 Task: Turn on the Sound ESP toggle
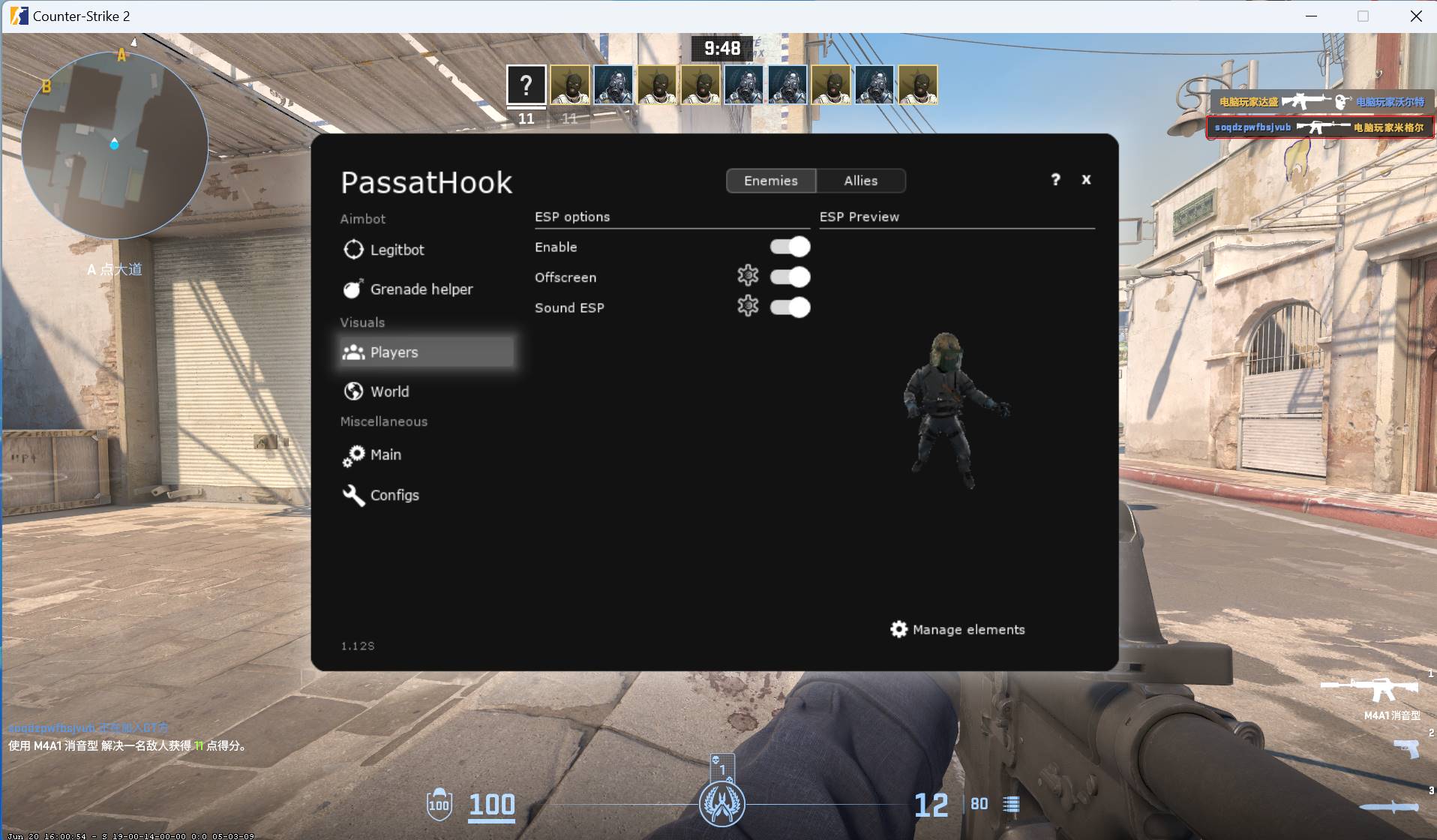point(790,307)
